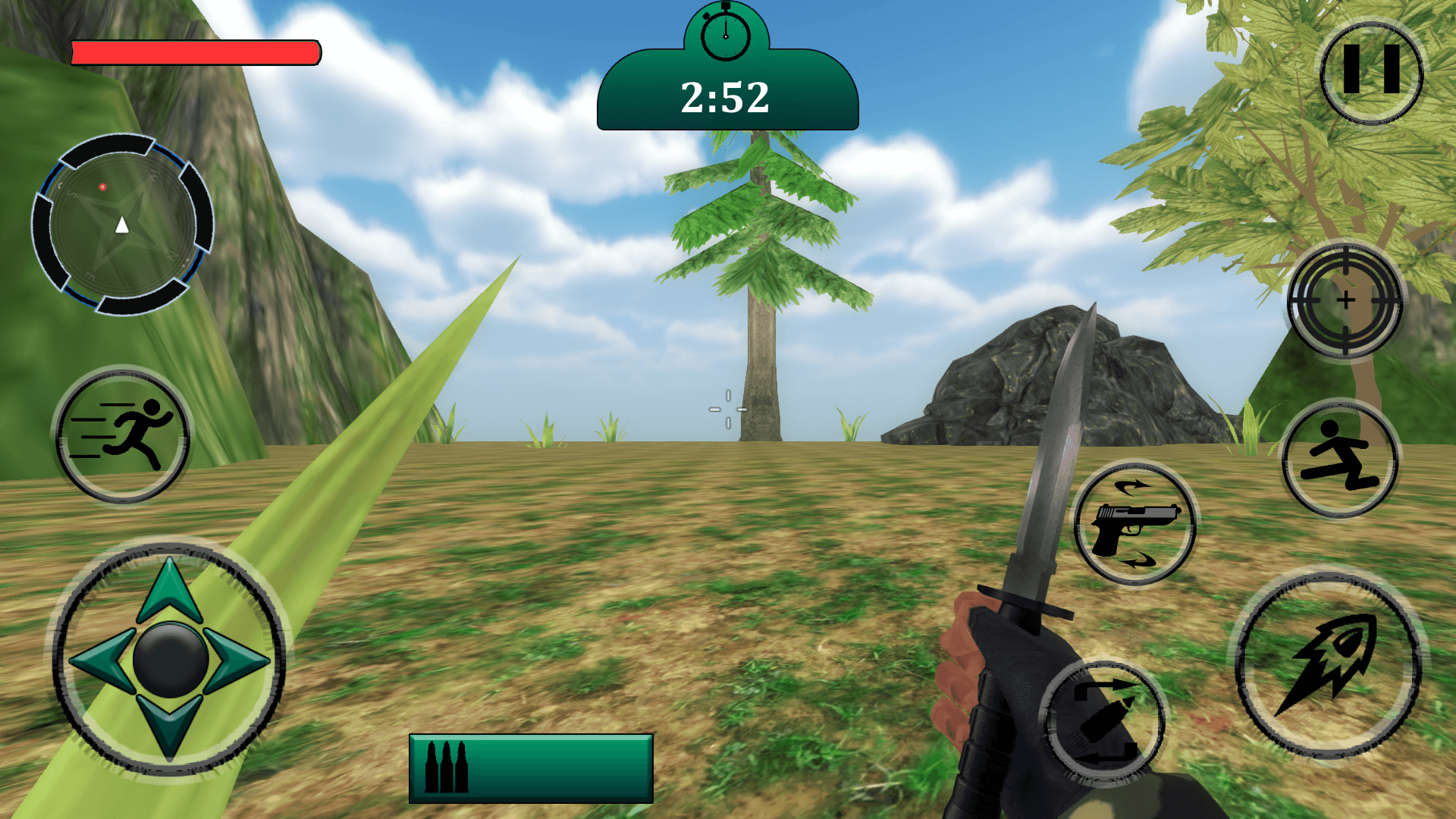Image resolution: width=1456 pixels, height=819 pixels.
Task: Activate the sprint running-man button
Action: tap(123, 435)
